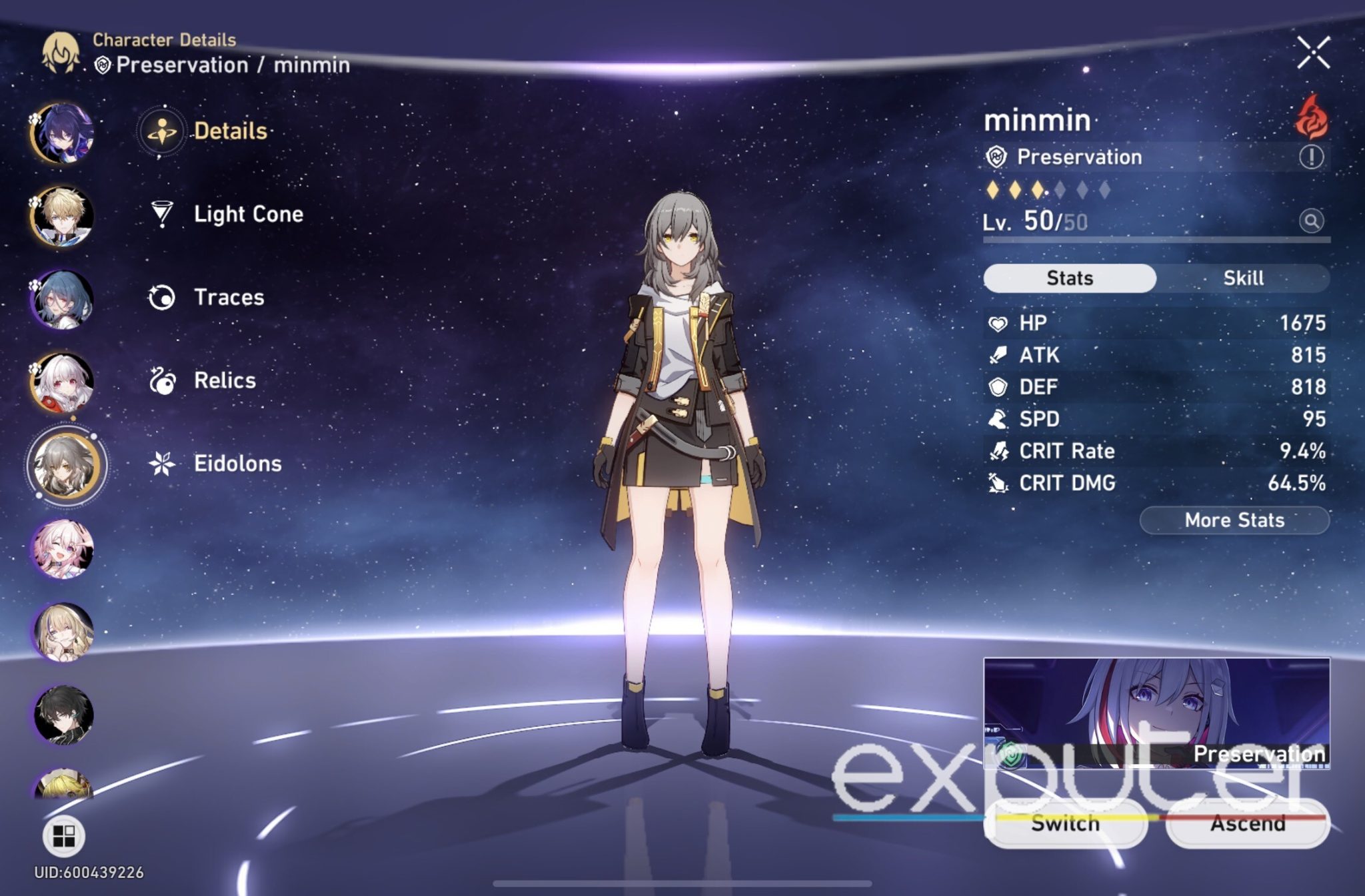Screen dimensions: 1365x896
Task: Open More Stats
Action: pyautogui.click(x=1234, y=521)
